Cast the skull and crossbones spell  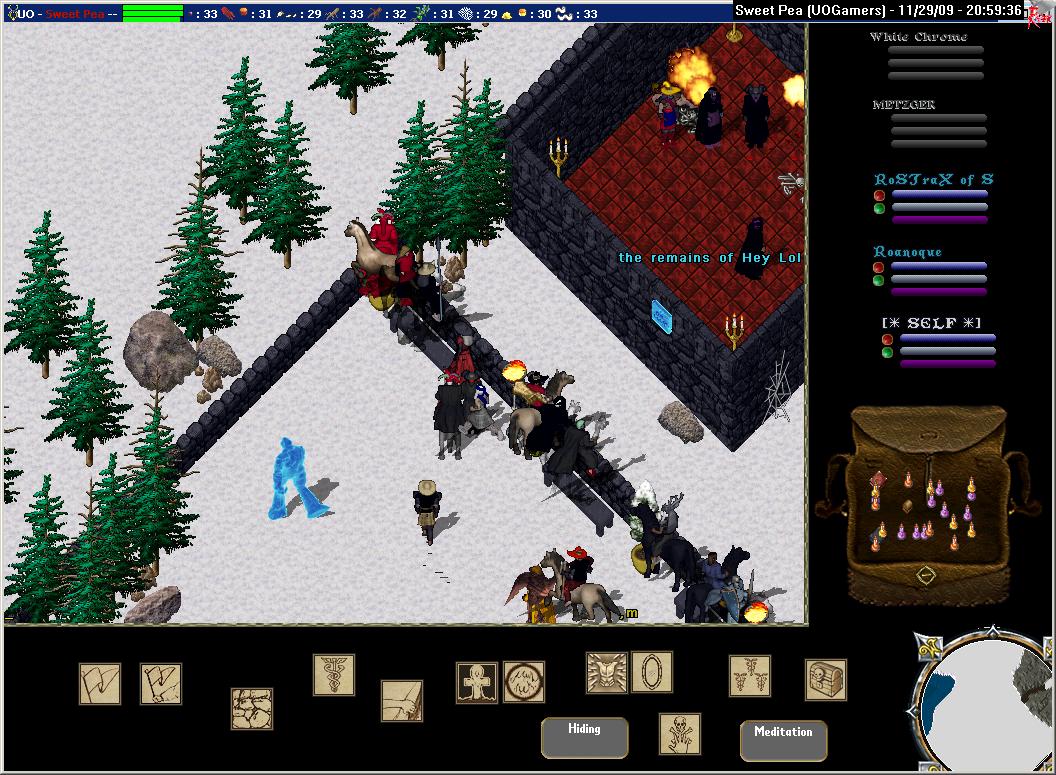(679, 733)
